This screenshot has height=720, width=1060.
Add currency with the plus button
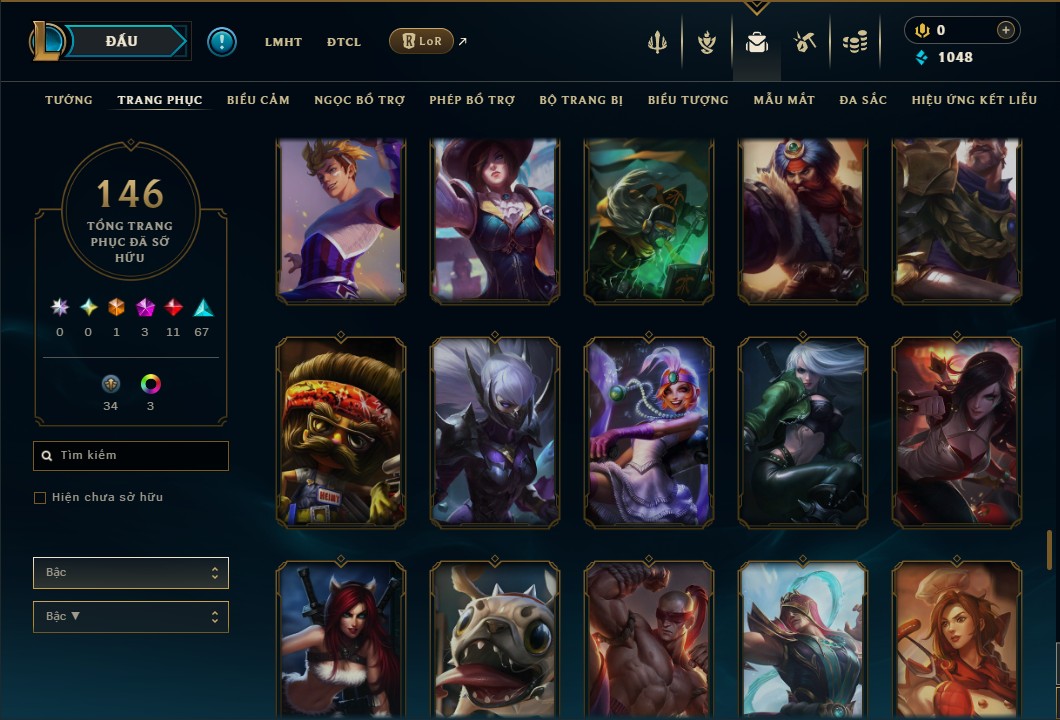[x=1006, y=31]
